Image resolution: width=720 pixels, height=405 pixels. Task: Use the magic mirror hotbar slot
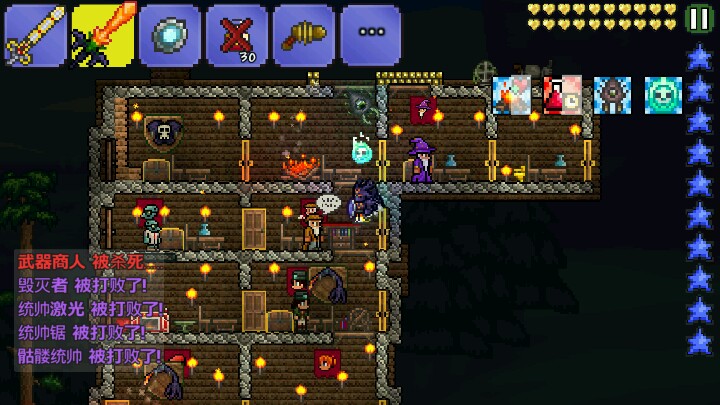coord(169,35)
